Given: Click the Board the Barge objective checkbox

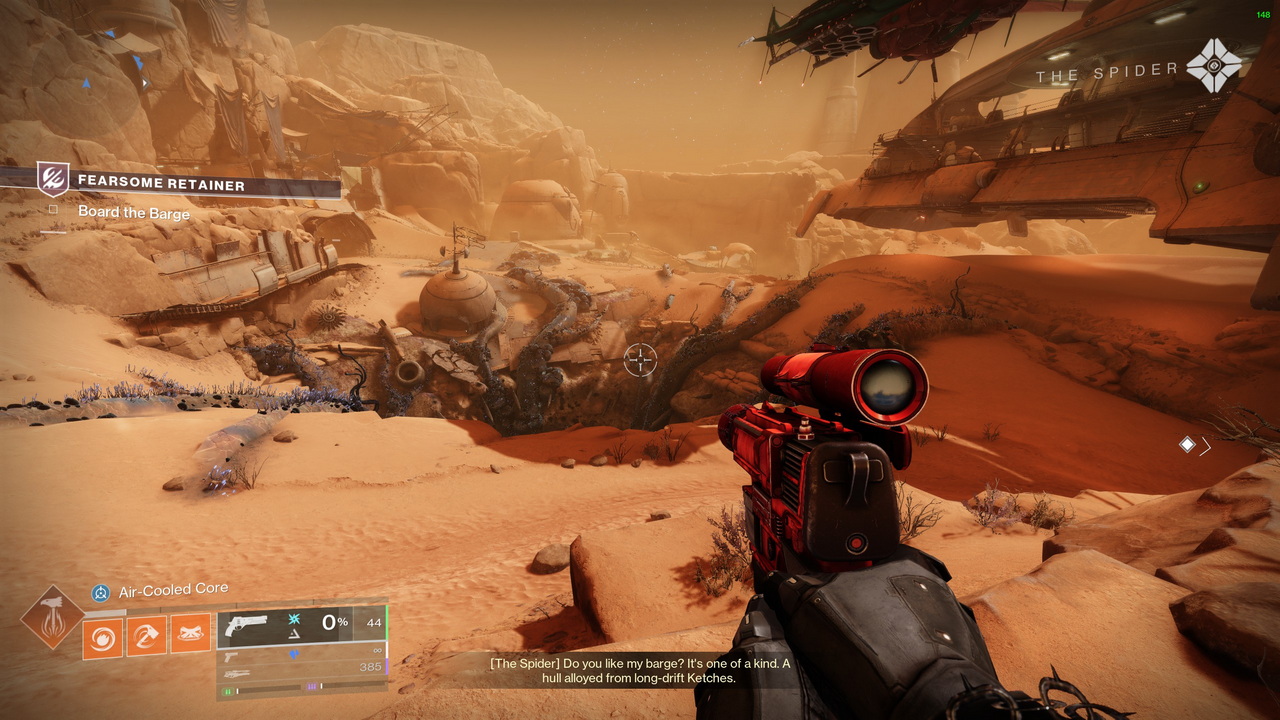Looking at the screenshot, I should [54, 211].
